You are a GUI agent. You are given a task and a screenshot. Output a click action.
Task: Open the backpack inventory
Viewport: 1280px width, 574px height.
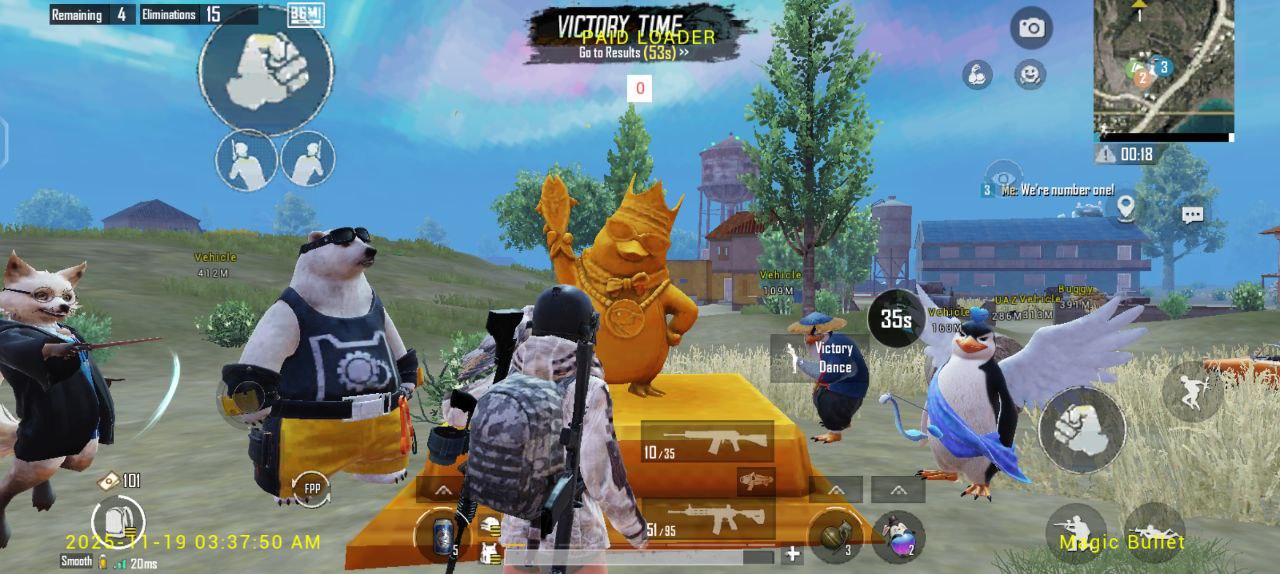pos(117,520)
